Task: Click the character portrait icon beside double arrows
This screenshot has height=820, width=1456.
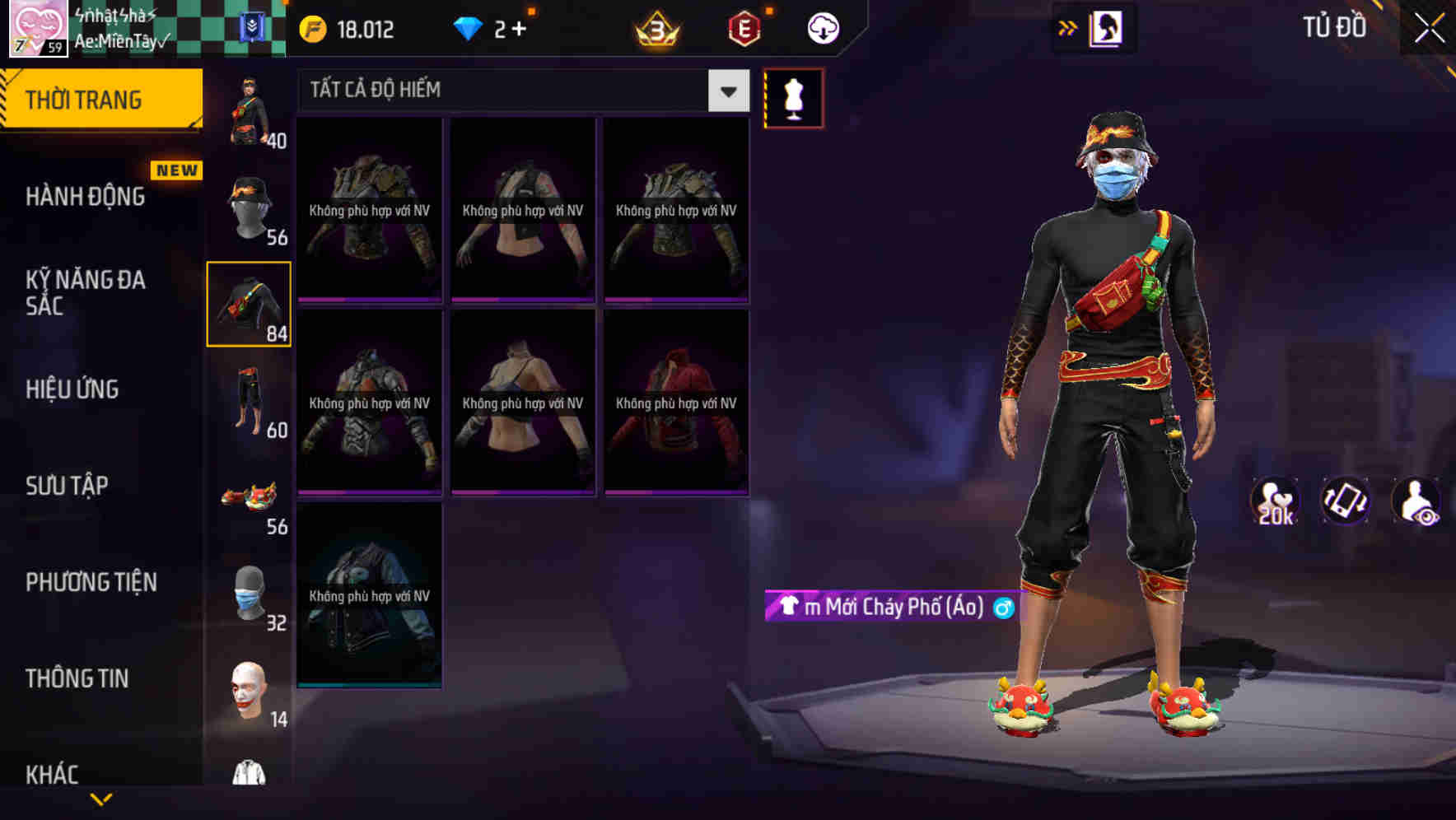Action: click(x=1107, y=26)
